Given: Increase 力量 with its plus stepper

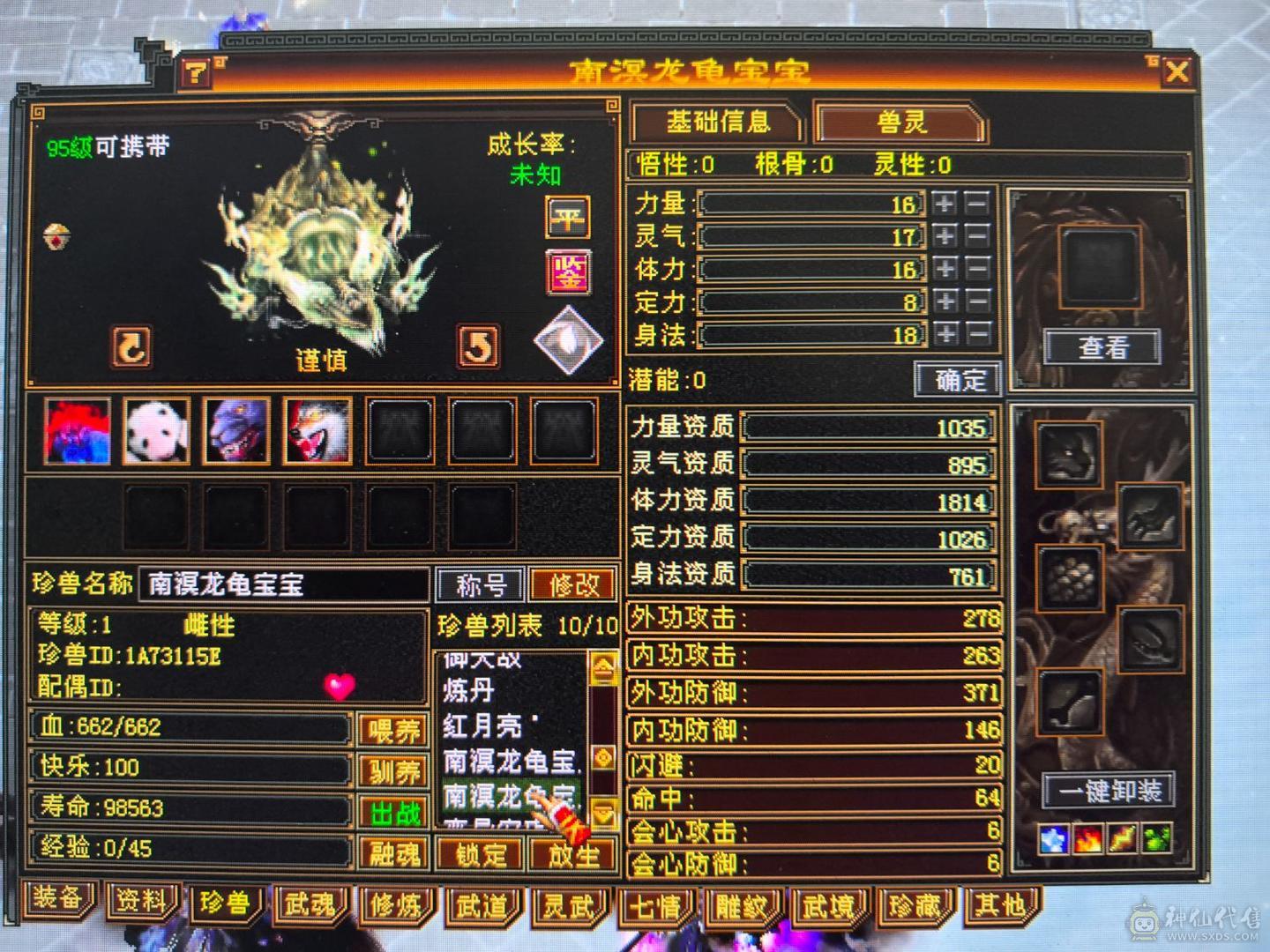Looking at the screenshot, I should (945, 204).
